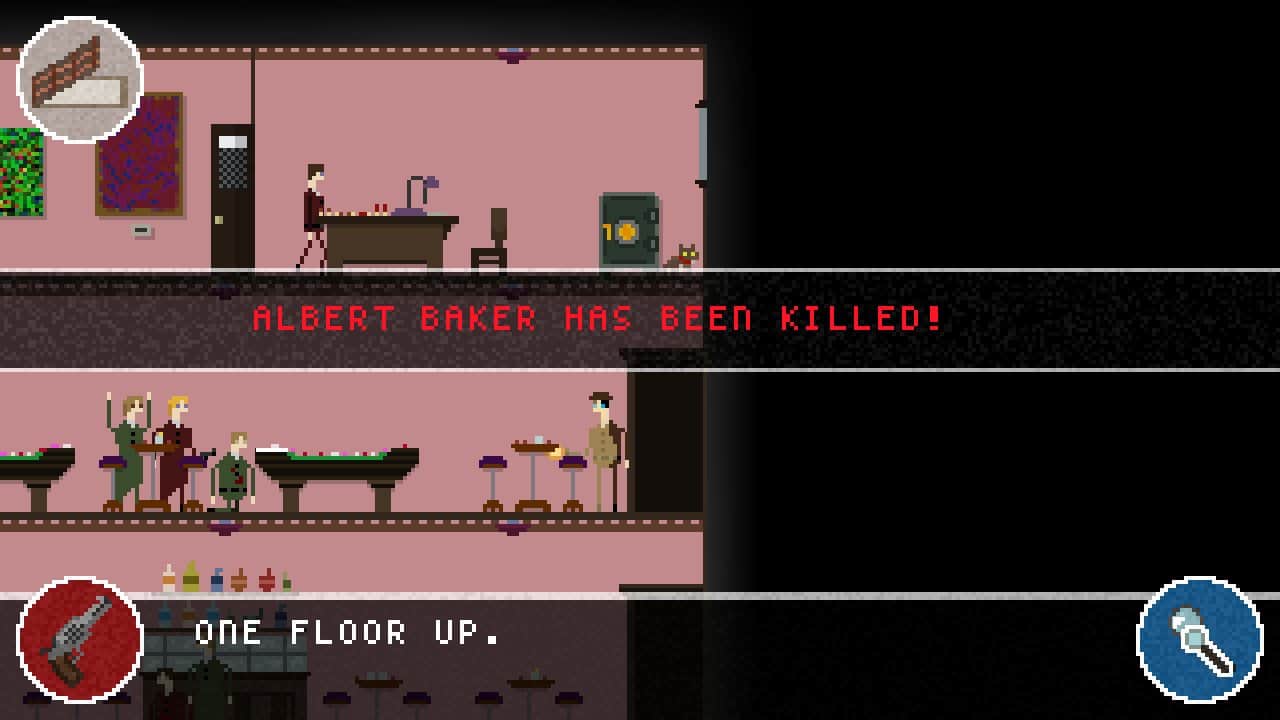
Task: Click the 'One floor up' hint message
Action: pos(345,631)
